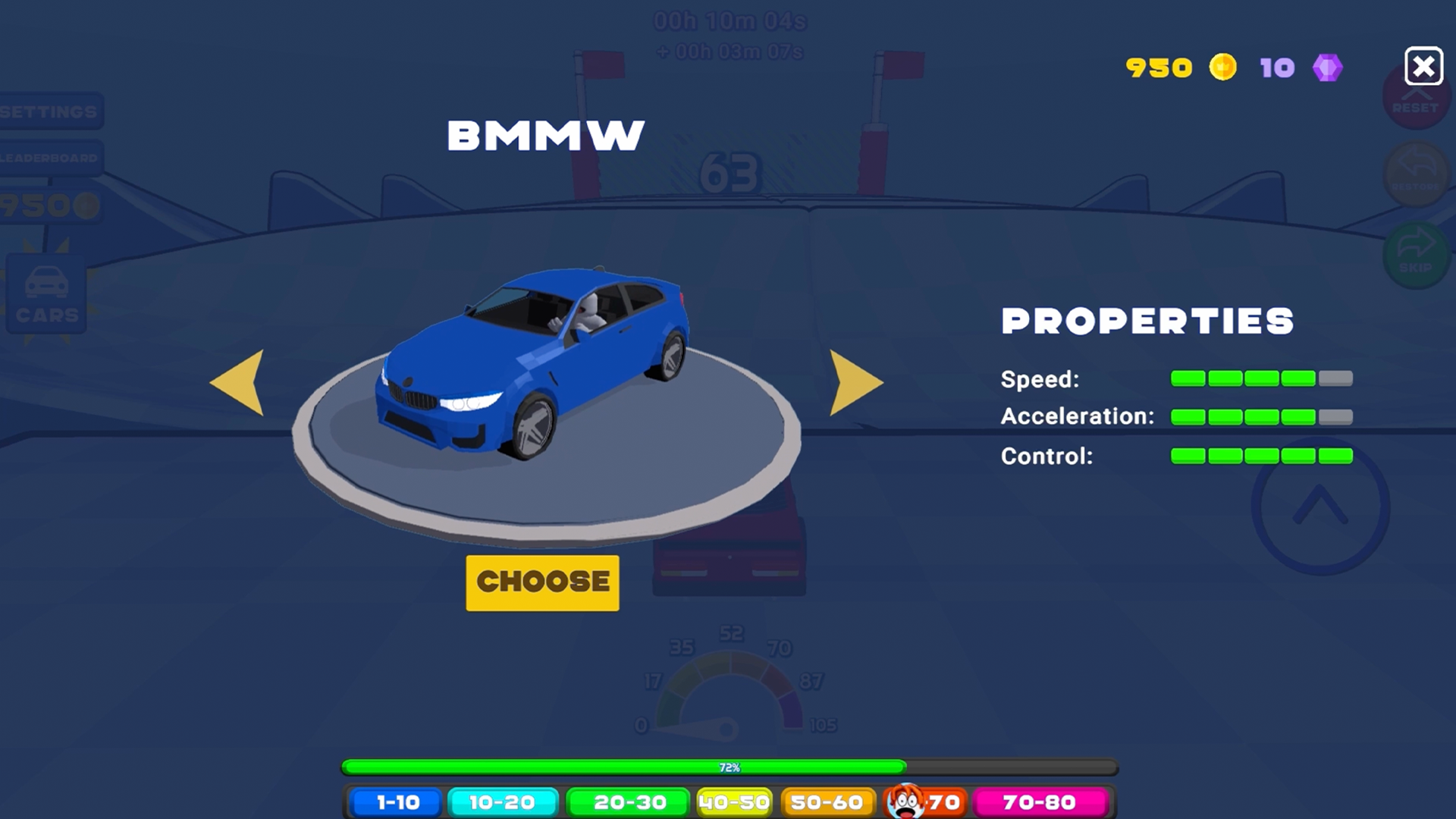Close the car selection screen

1424,67
